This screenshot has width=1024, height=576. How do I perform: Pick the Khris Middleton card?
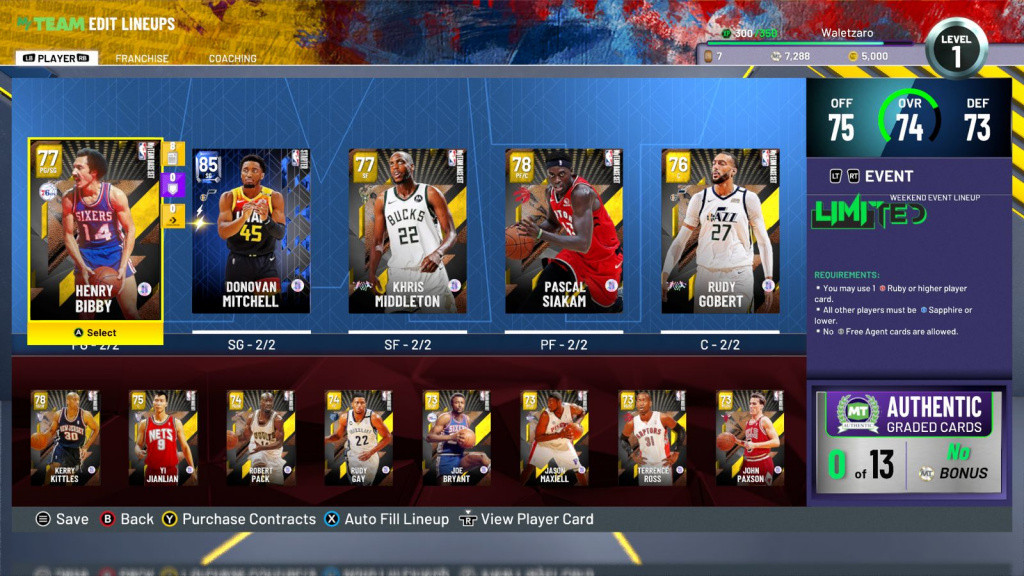(x=407, y=230)
